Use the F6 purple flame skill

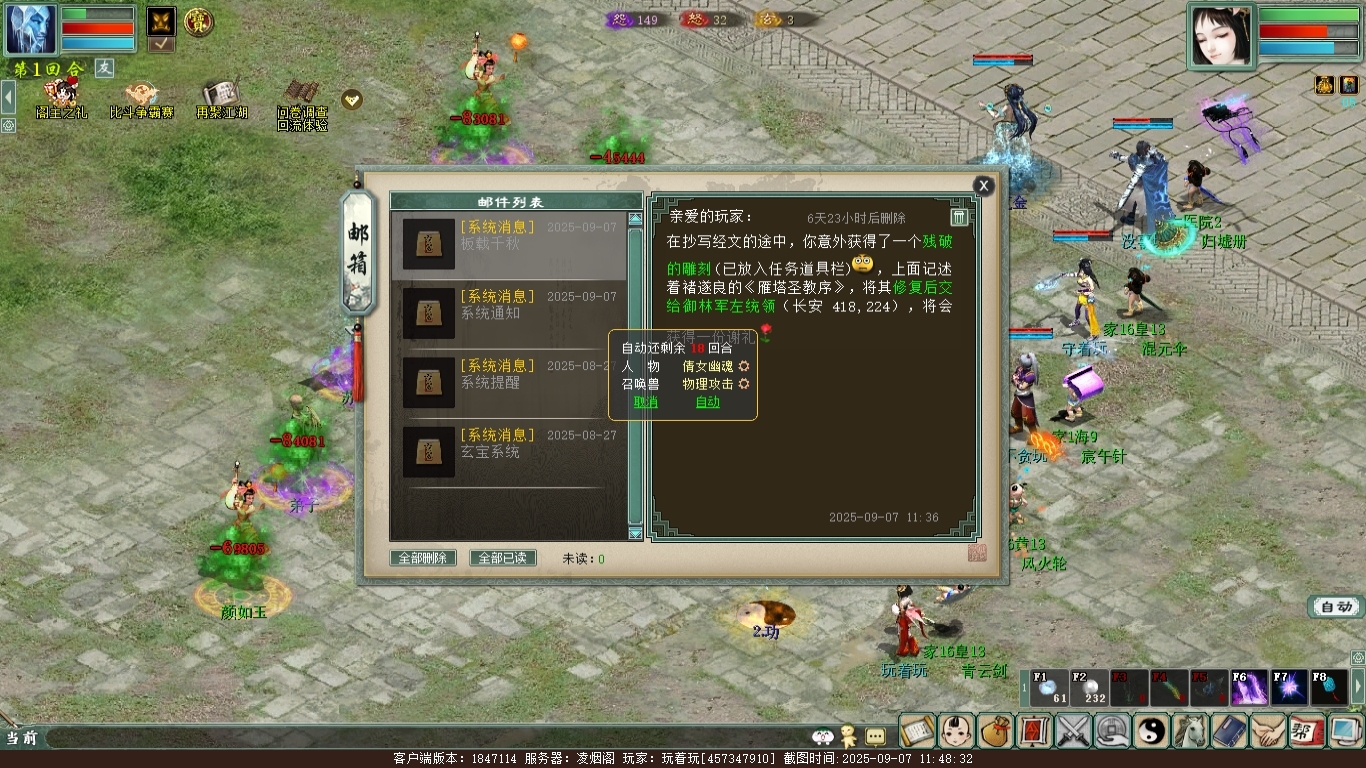[1249, 688]
